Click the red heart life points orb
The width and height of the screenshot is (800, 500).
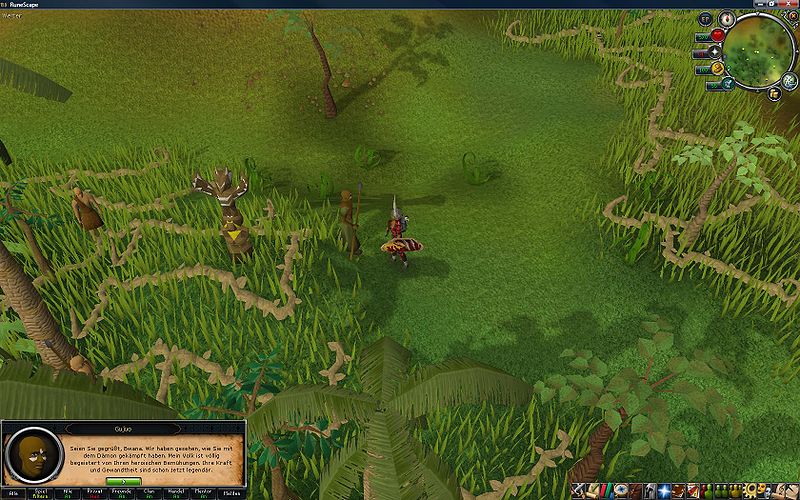coord(717,36)
